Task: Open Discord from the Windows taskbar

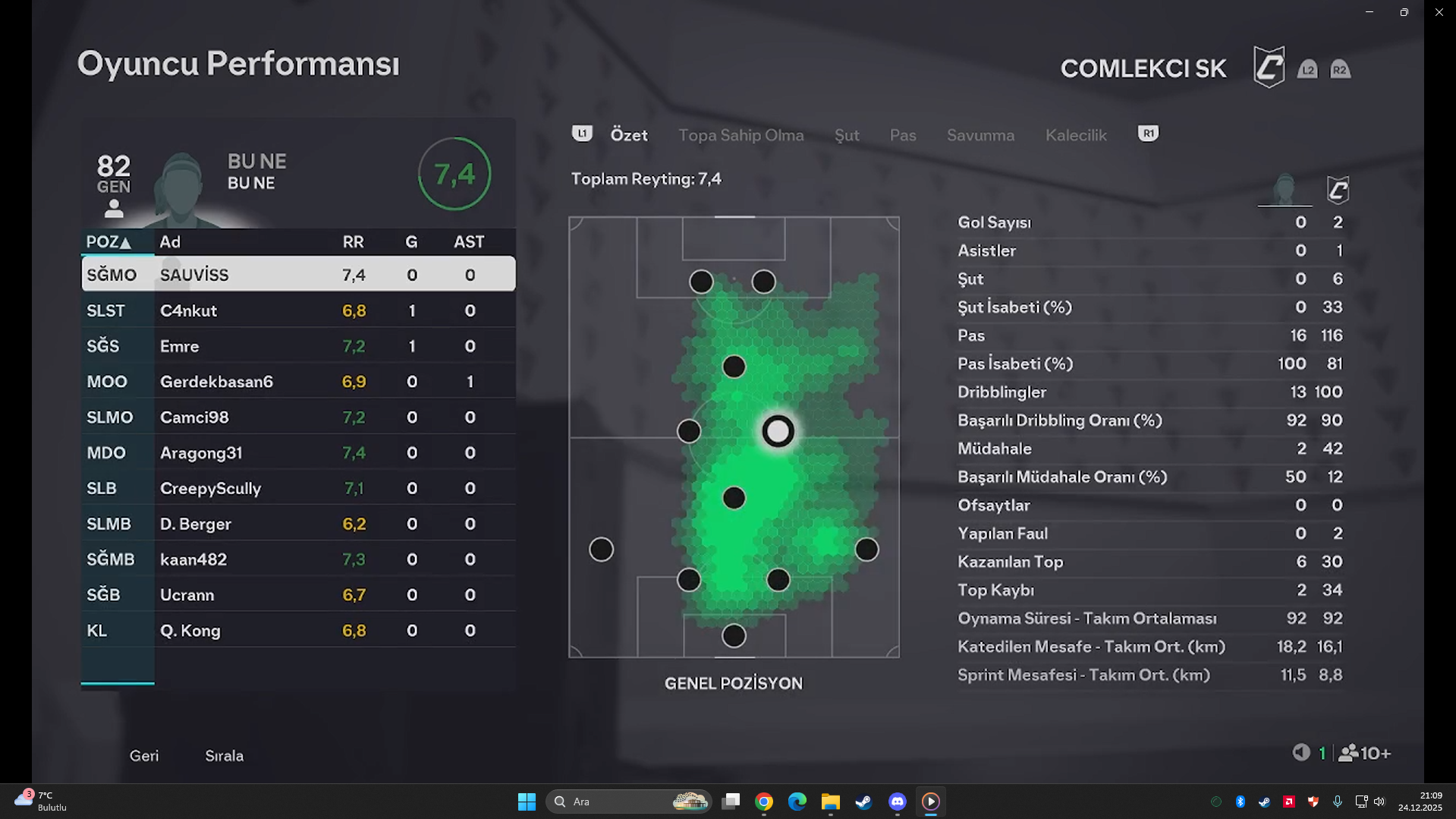Action: point(897,802)
